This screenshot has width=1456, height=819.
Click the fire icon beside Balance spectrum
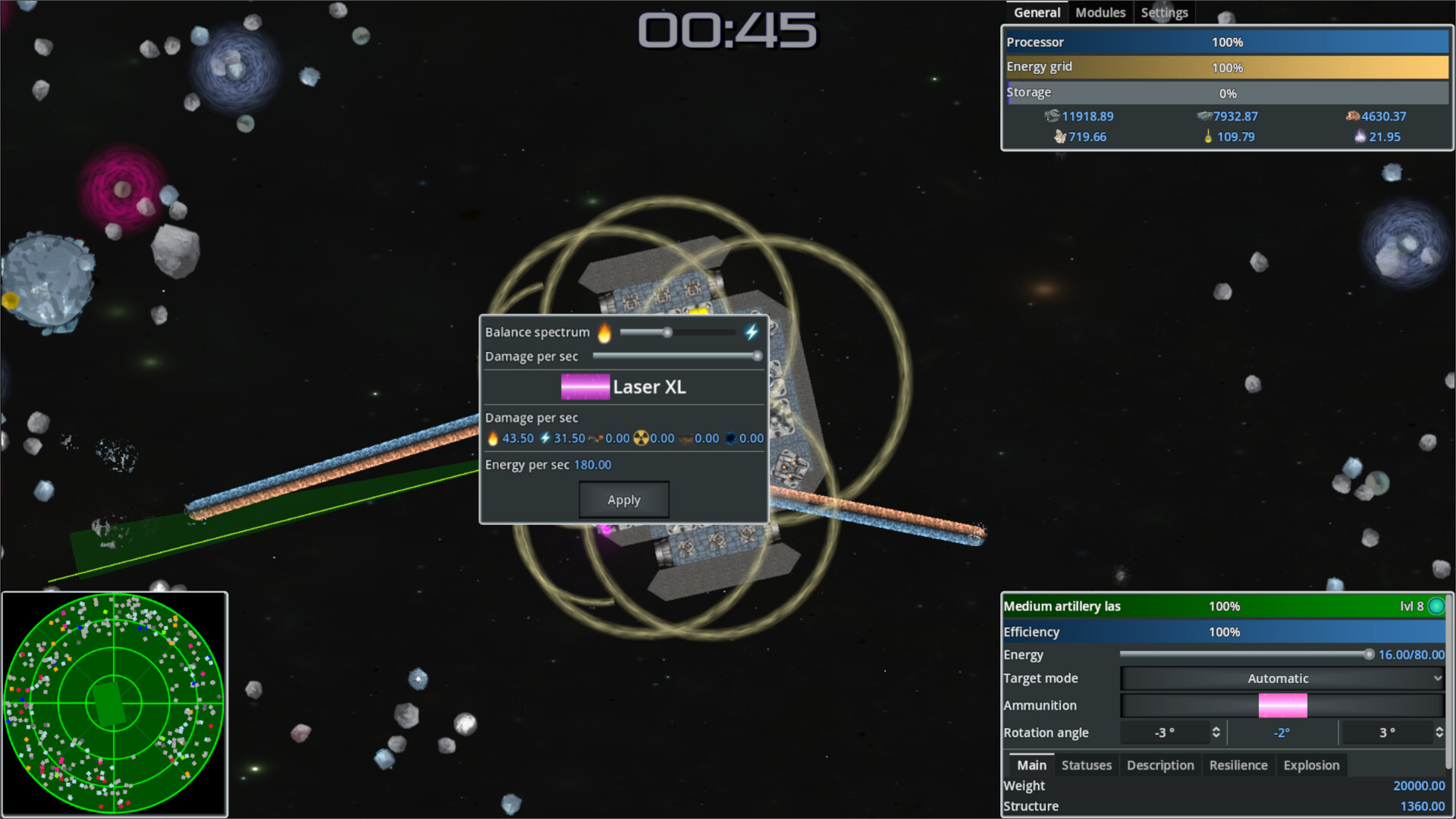[606, 332]
